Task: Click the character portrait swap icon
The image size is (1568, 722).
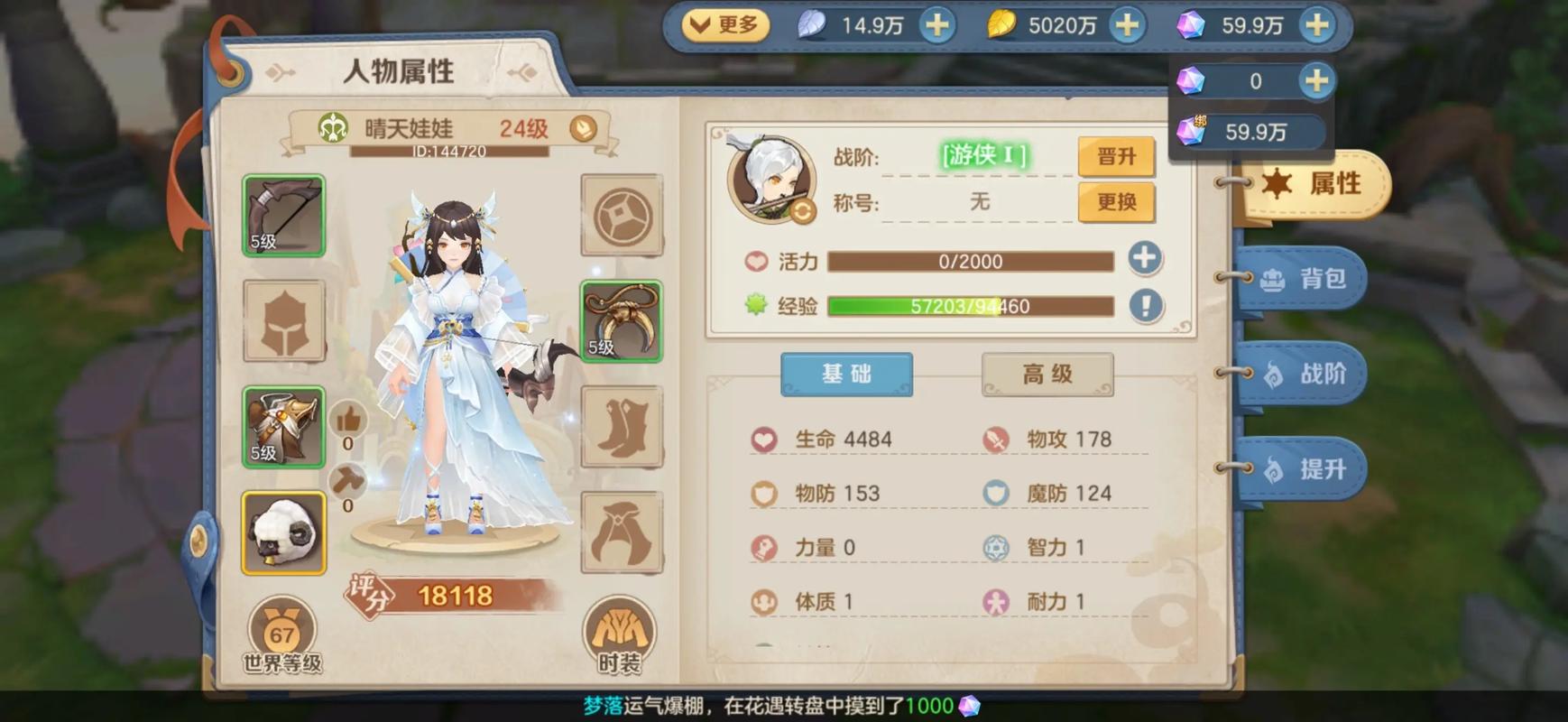Action: click(x=802, y=211)
